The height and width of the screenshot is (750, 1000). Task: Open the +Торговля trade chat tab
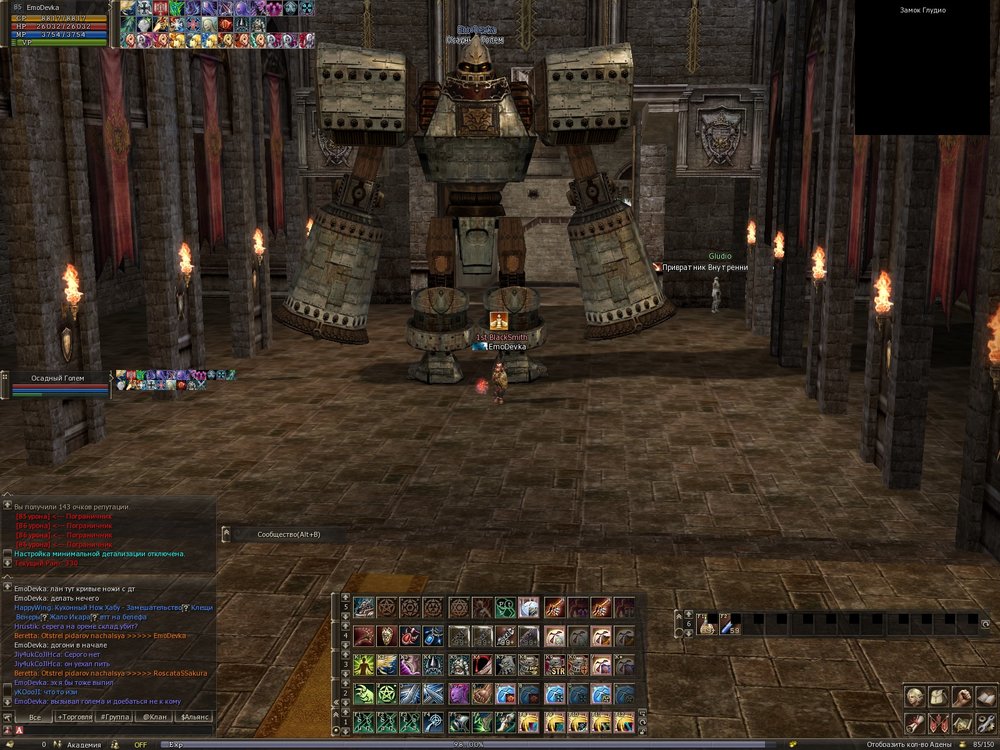coord(75,717)
